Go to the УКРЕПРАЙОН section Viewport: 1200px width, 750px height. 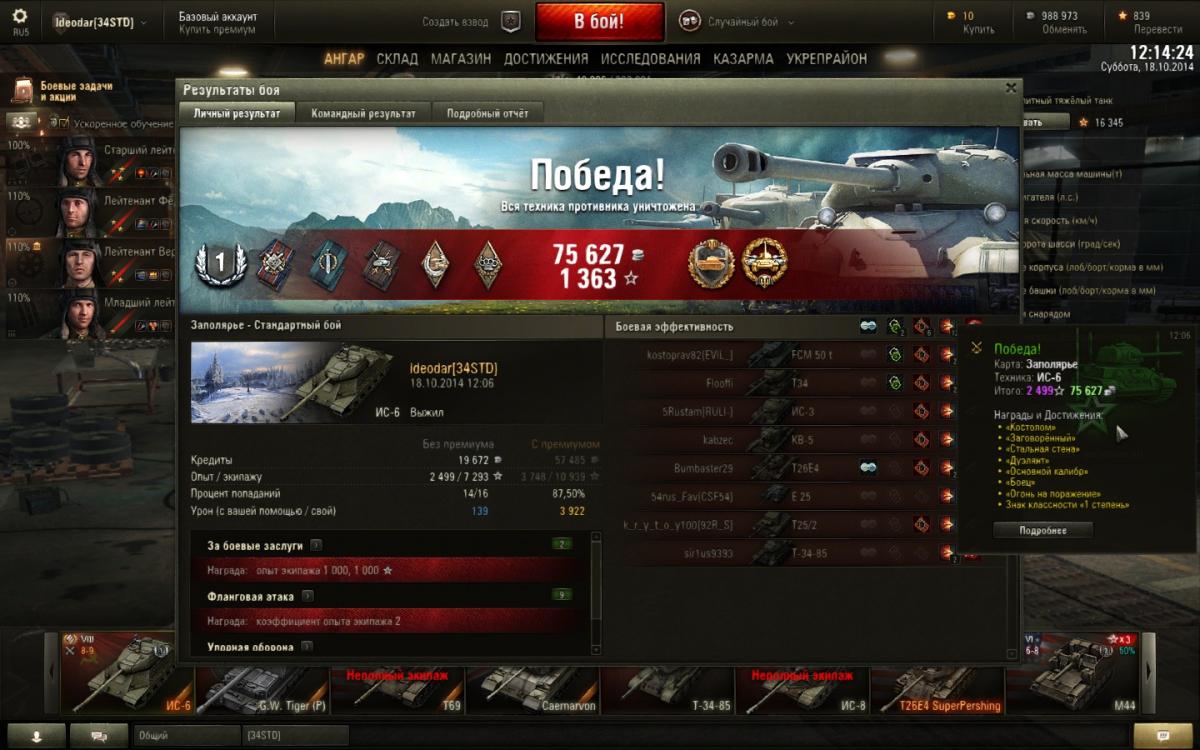coord(826,59)
